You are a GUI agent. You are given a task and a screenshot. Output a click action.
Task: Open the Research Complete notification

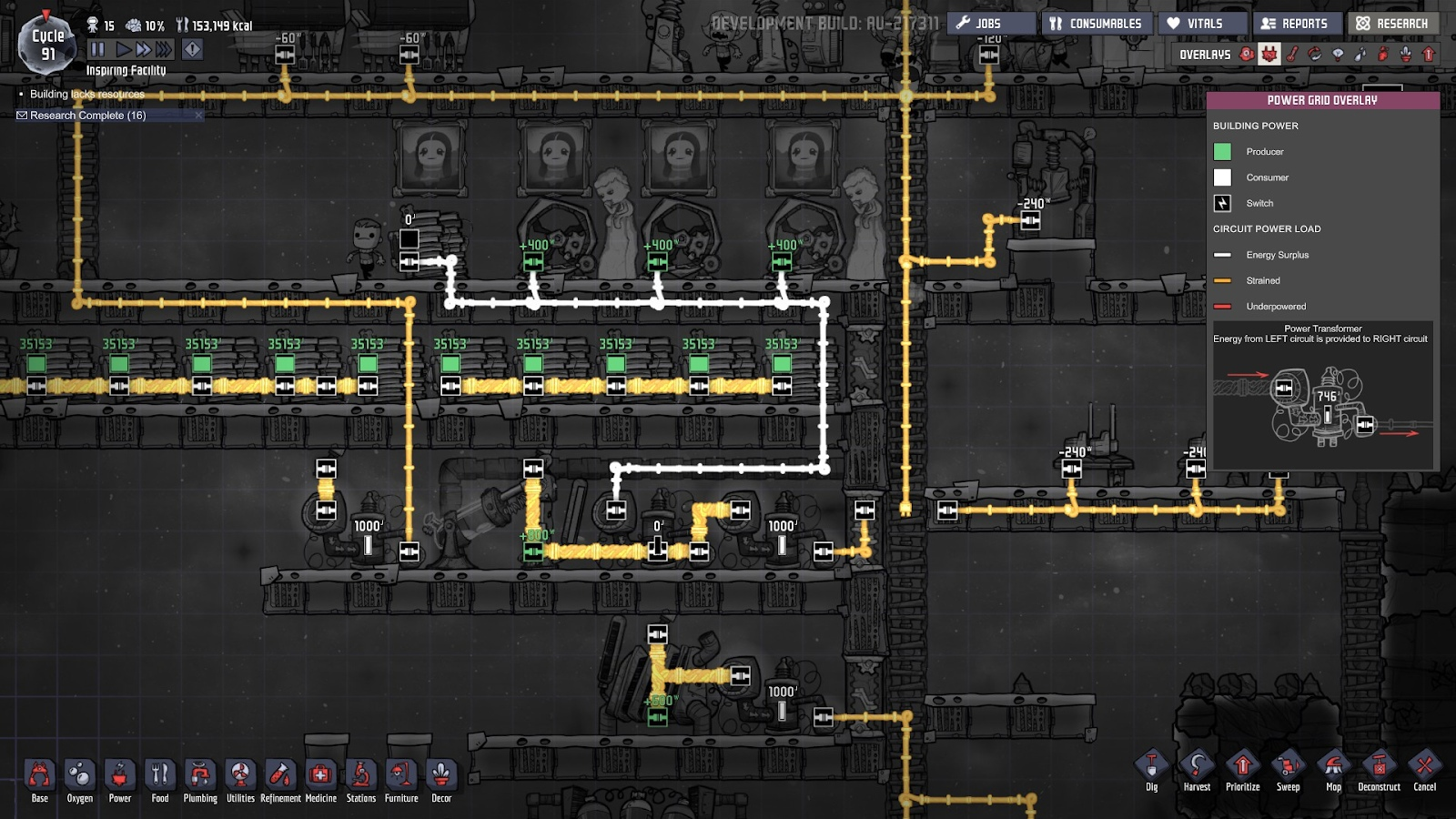coord(87,116)
